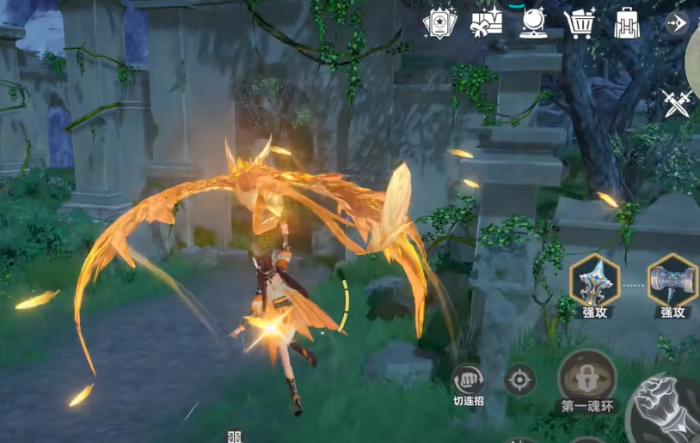Open the gift box rewards icon
Image resolution: width=700 pixels, height=443 pixels.
pyautogui.click(x=486, y=22)
